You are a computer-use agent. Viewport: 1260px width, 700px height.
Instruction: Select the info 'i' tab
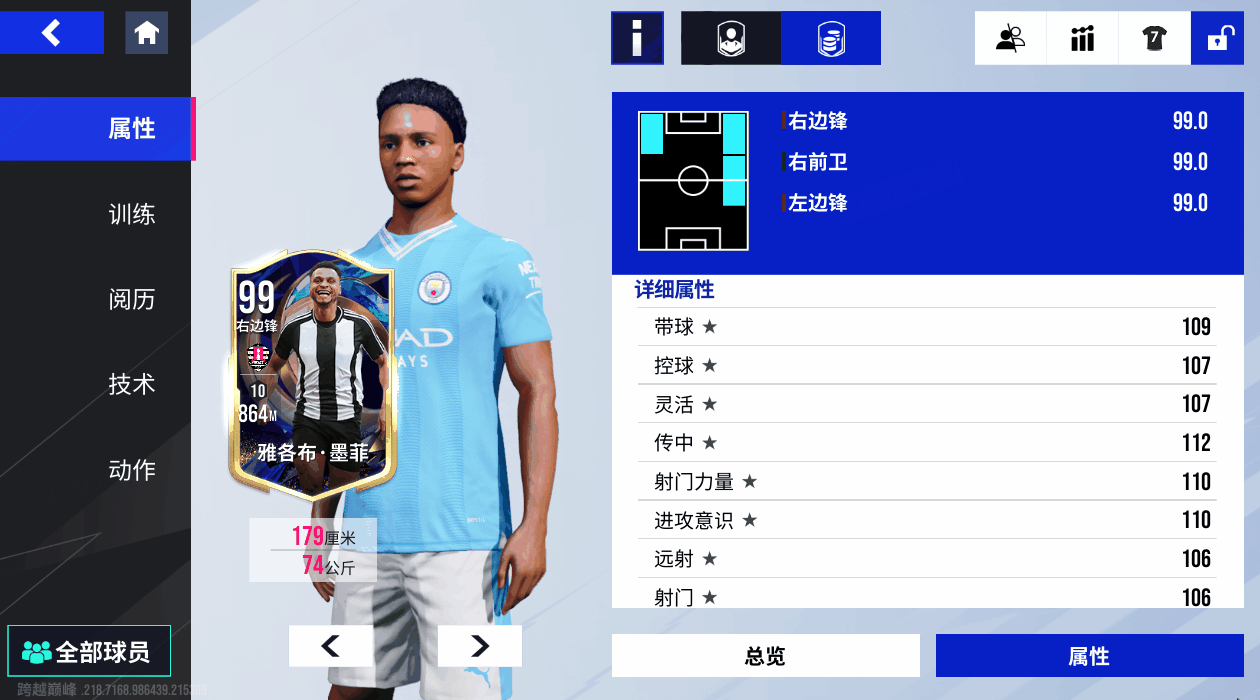click(637, 38)
